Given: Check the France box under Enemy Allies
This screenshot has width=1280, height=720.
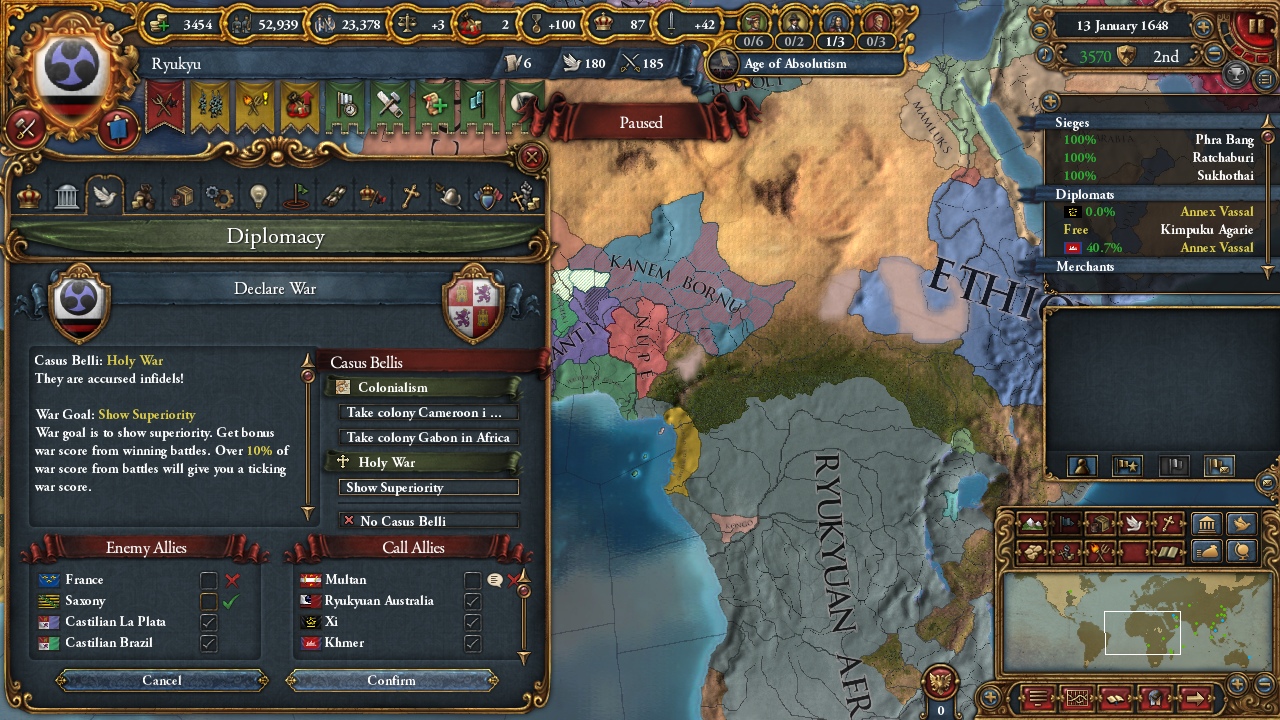Looking at the screenshot, I should click(208, 579).
